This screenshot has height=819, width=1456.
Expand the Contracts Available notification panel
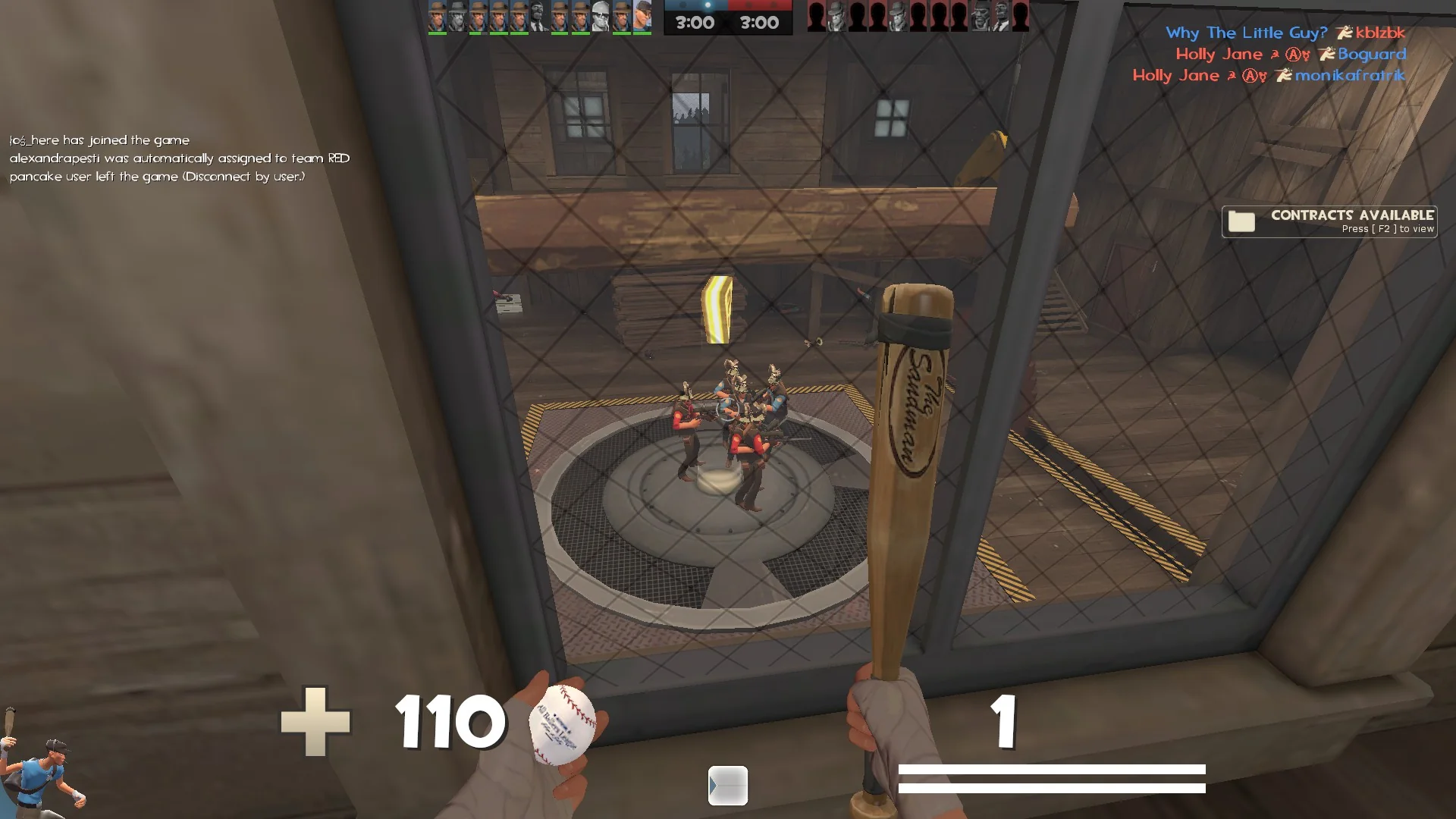pos(1329,221)
